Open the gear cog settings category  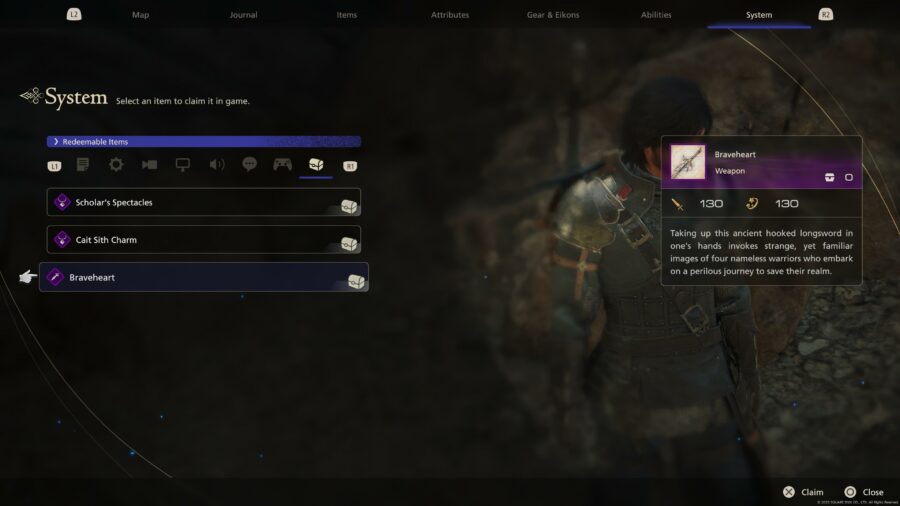pos(116,165)
